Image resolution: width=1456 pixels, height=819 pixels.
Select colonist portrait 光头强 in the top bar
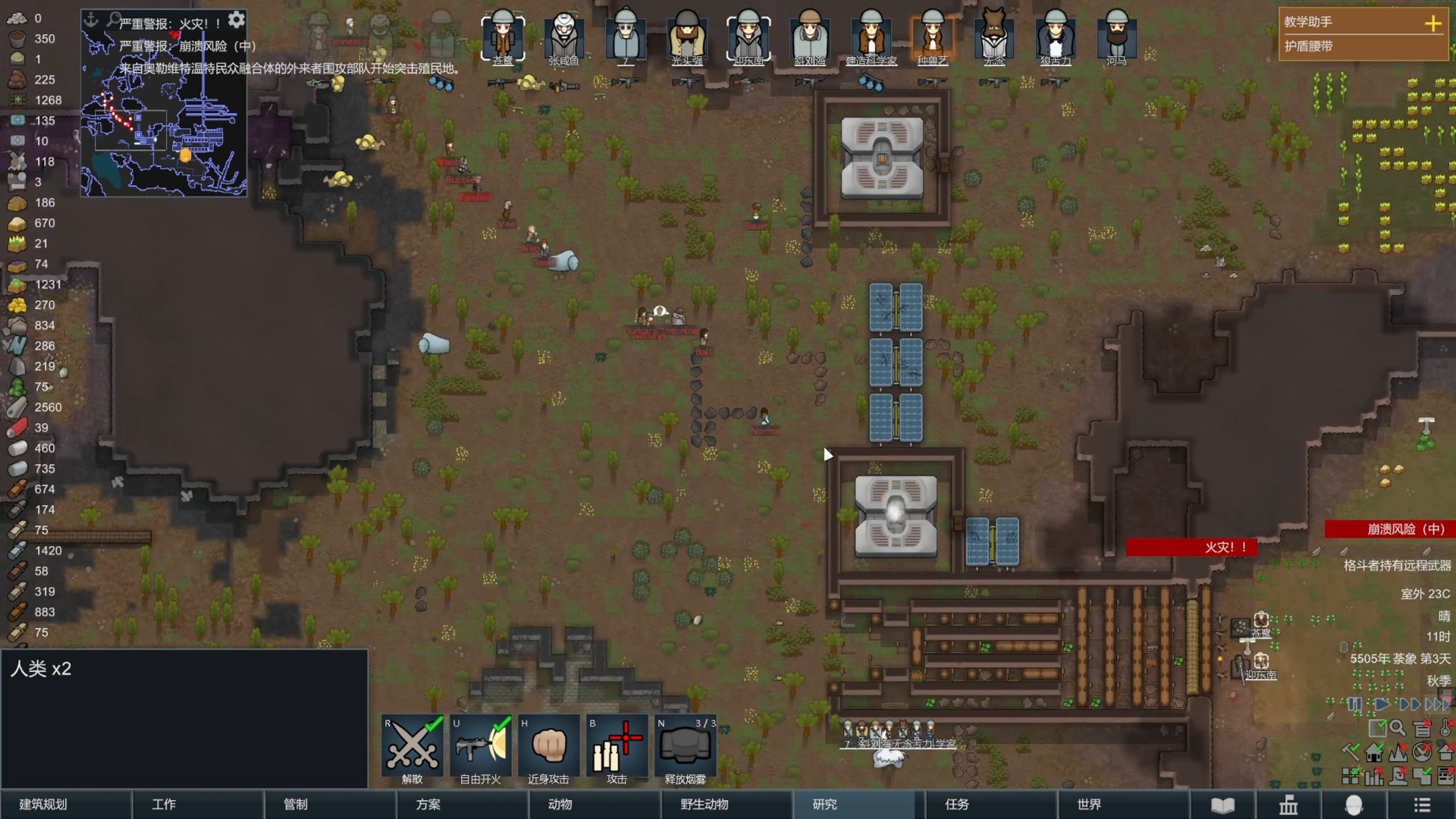click(686, 36)
